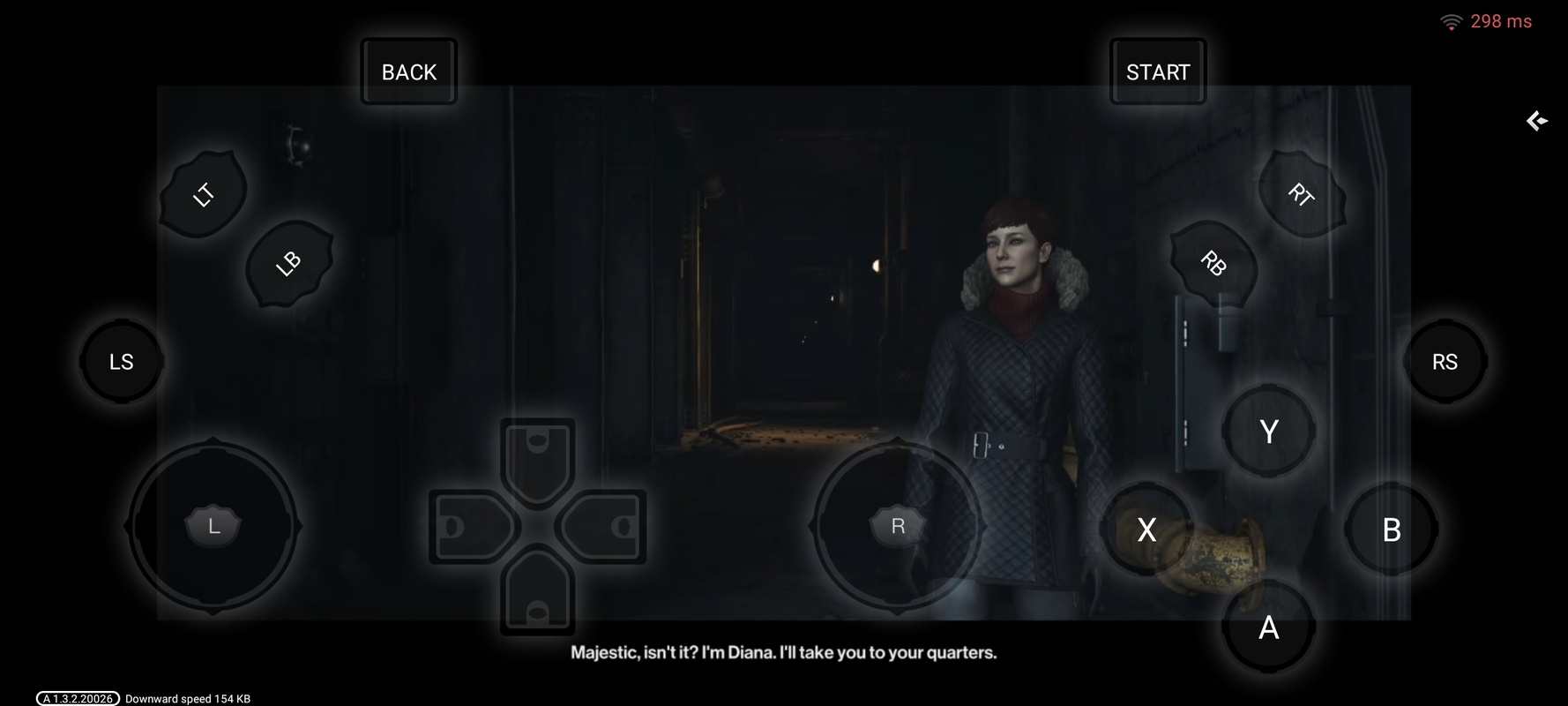
Task: Tap the X face button
Action: (1146, 529)
